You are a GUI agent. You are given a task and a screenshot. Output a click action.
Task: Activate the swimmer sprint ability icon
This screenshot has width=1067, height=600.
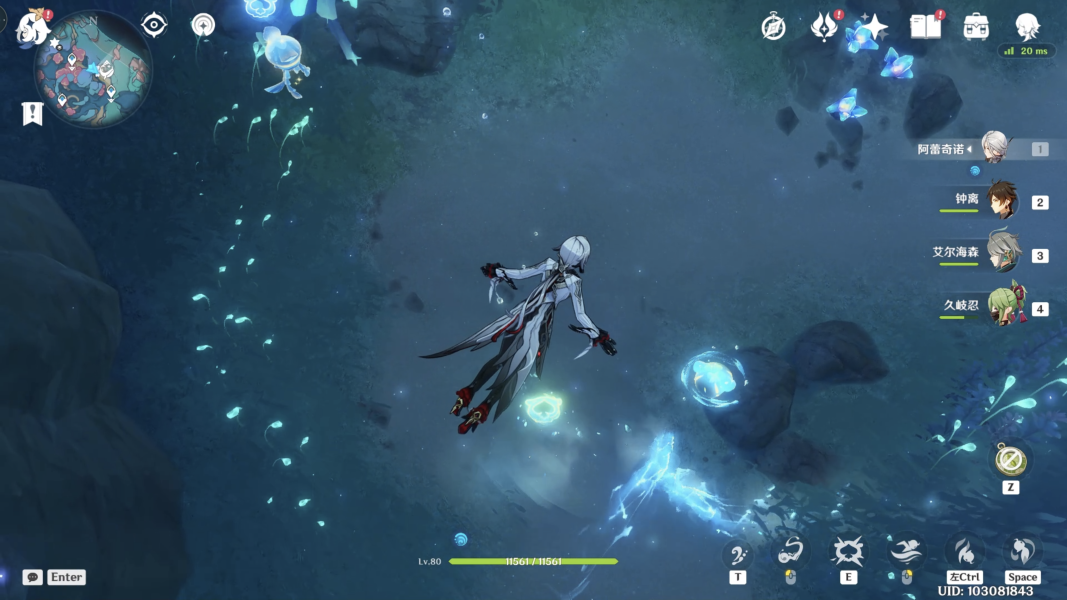tap(906, 551)
